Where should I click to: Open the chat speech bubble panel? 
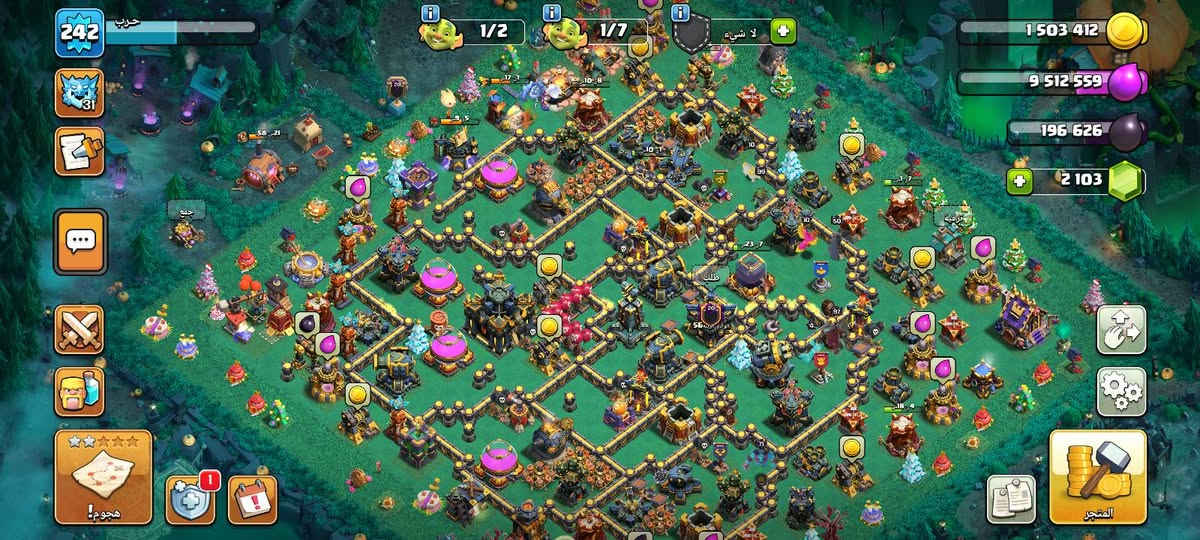79,241
